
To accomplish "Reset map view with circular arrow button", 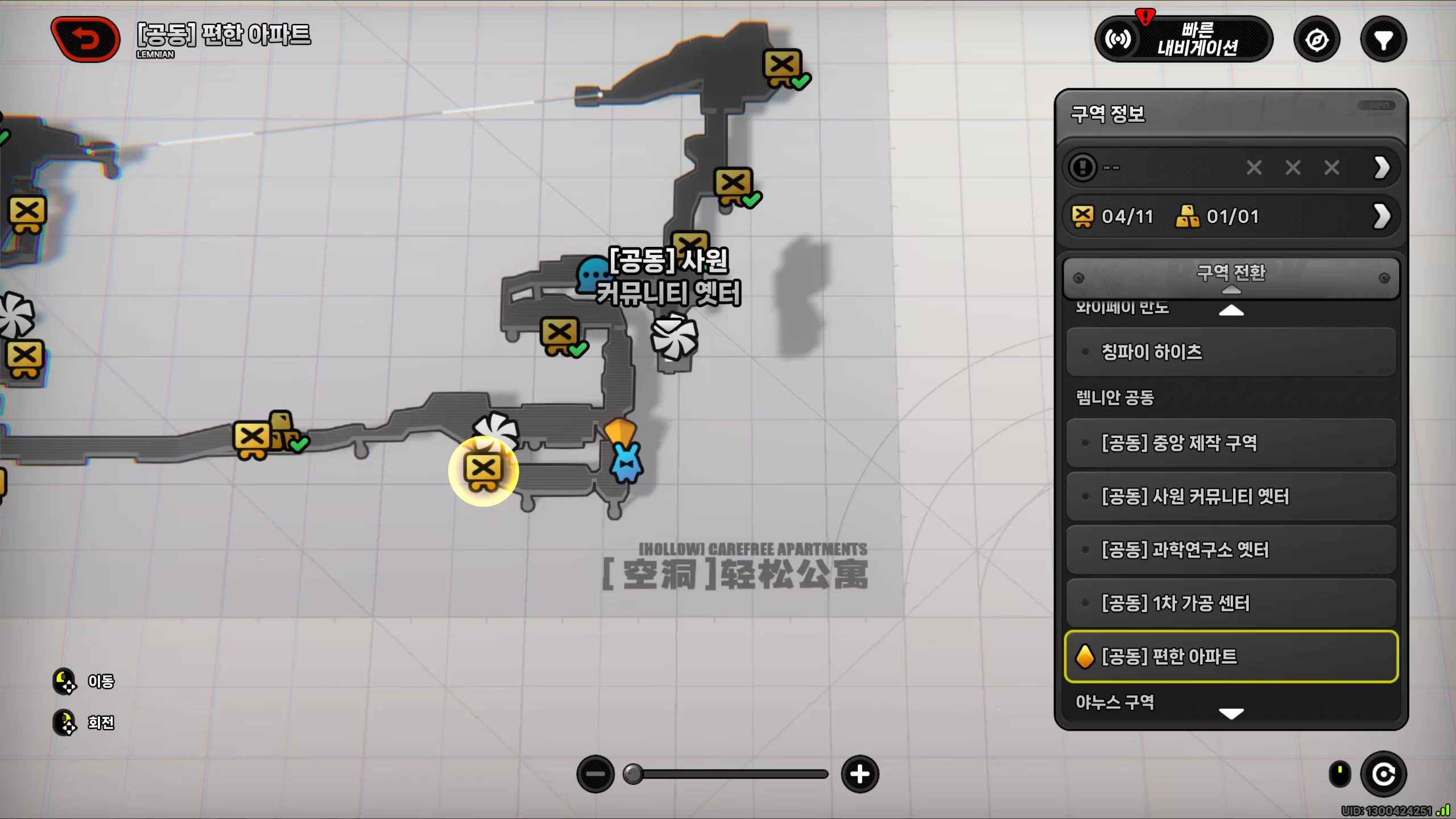I will point(1383,774).
